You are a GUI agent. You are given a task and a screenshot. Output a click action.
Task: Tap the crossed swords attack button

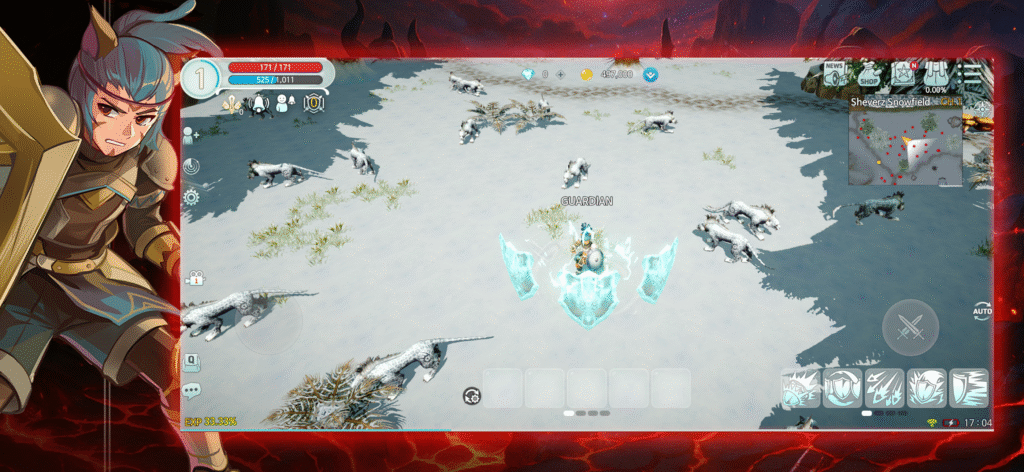tap(910, 327)
